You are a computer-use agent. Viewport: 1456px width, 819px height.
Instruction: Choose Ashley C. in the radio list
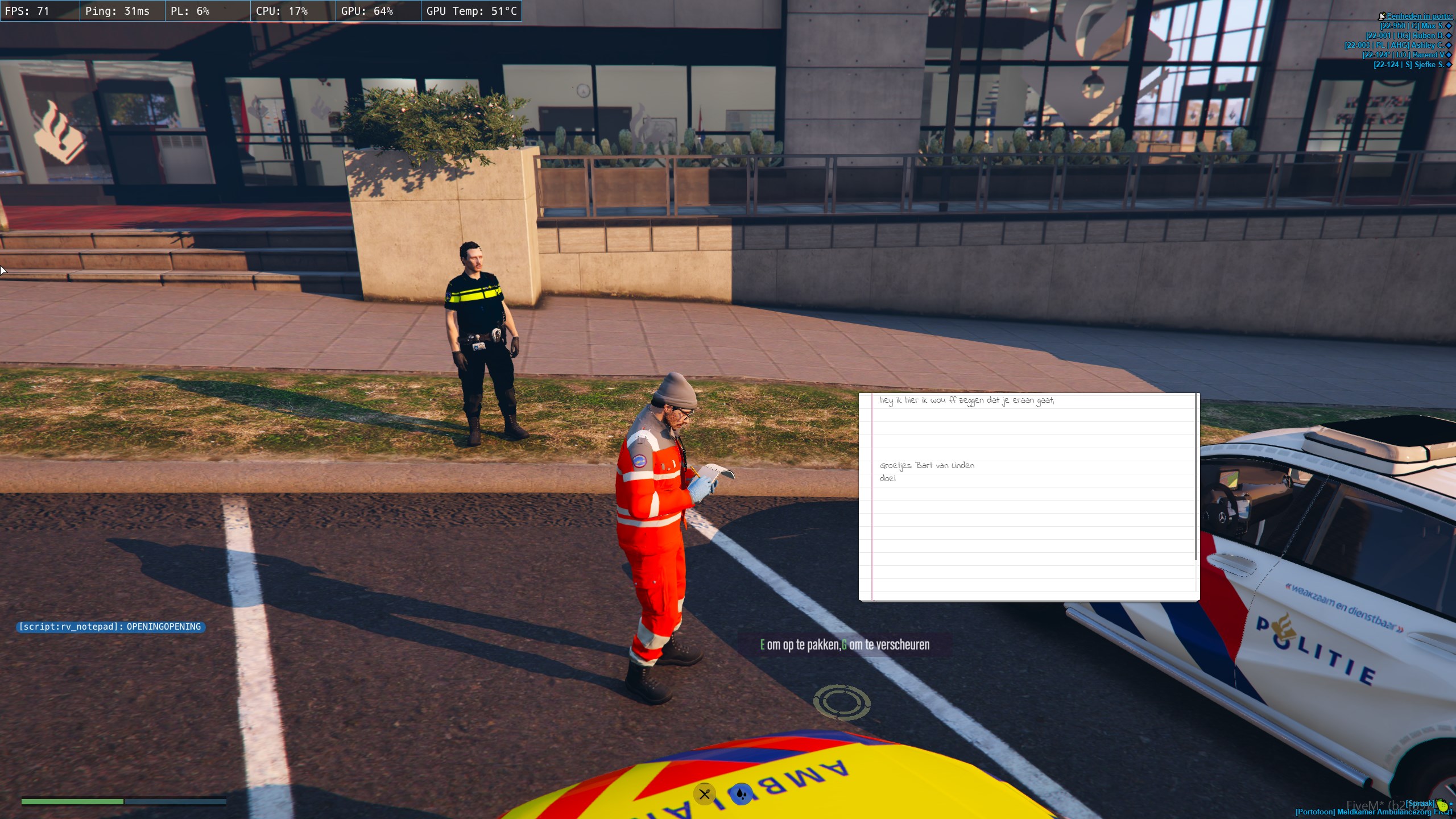pyautogui.click(x=1394, y=45)
